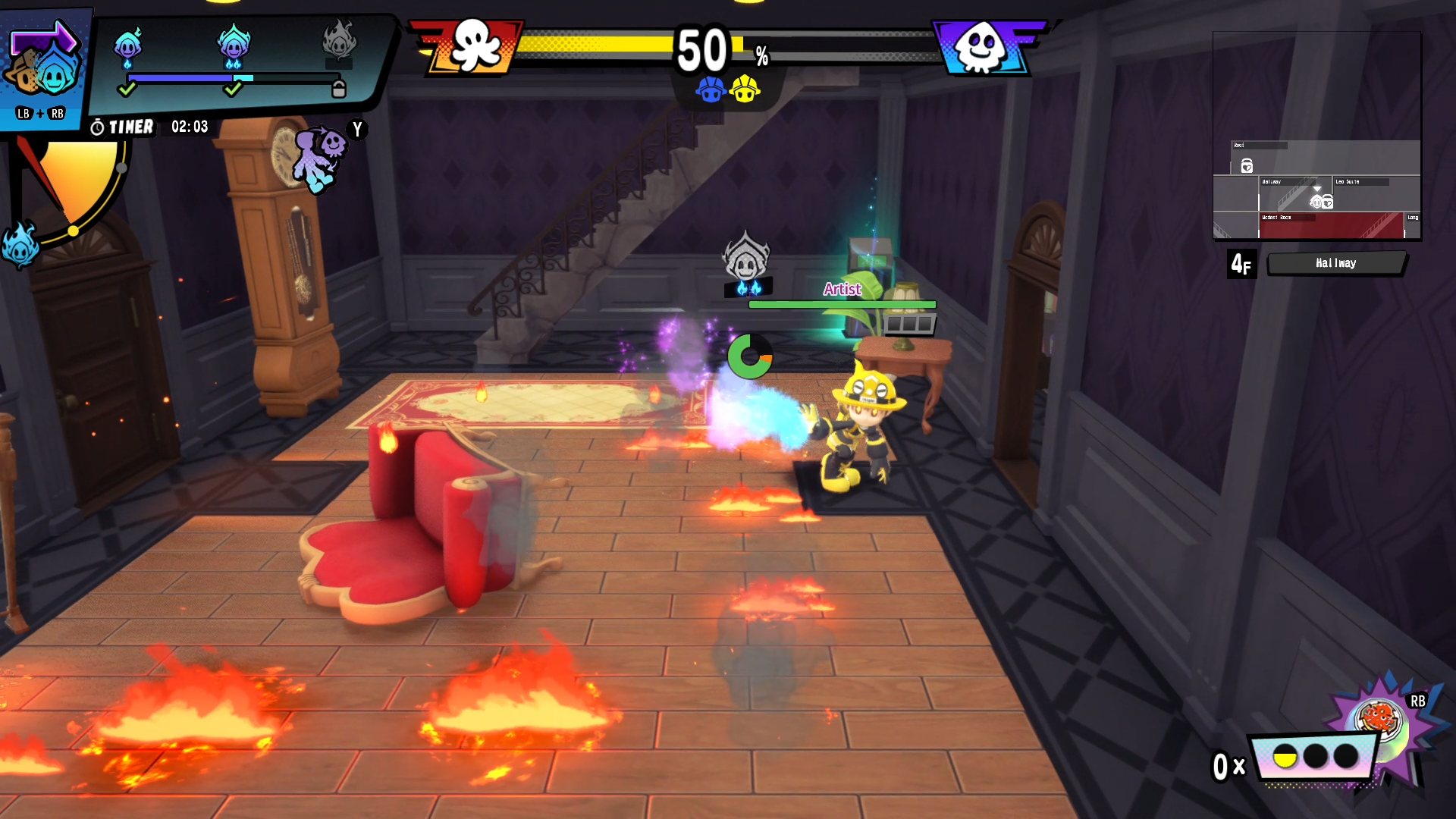This screenshot has width=1456, height=819.
Task: Click the blue firefighter helmet icon under the percentage
Action: (x=711, y=89)
